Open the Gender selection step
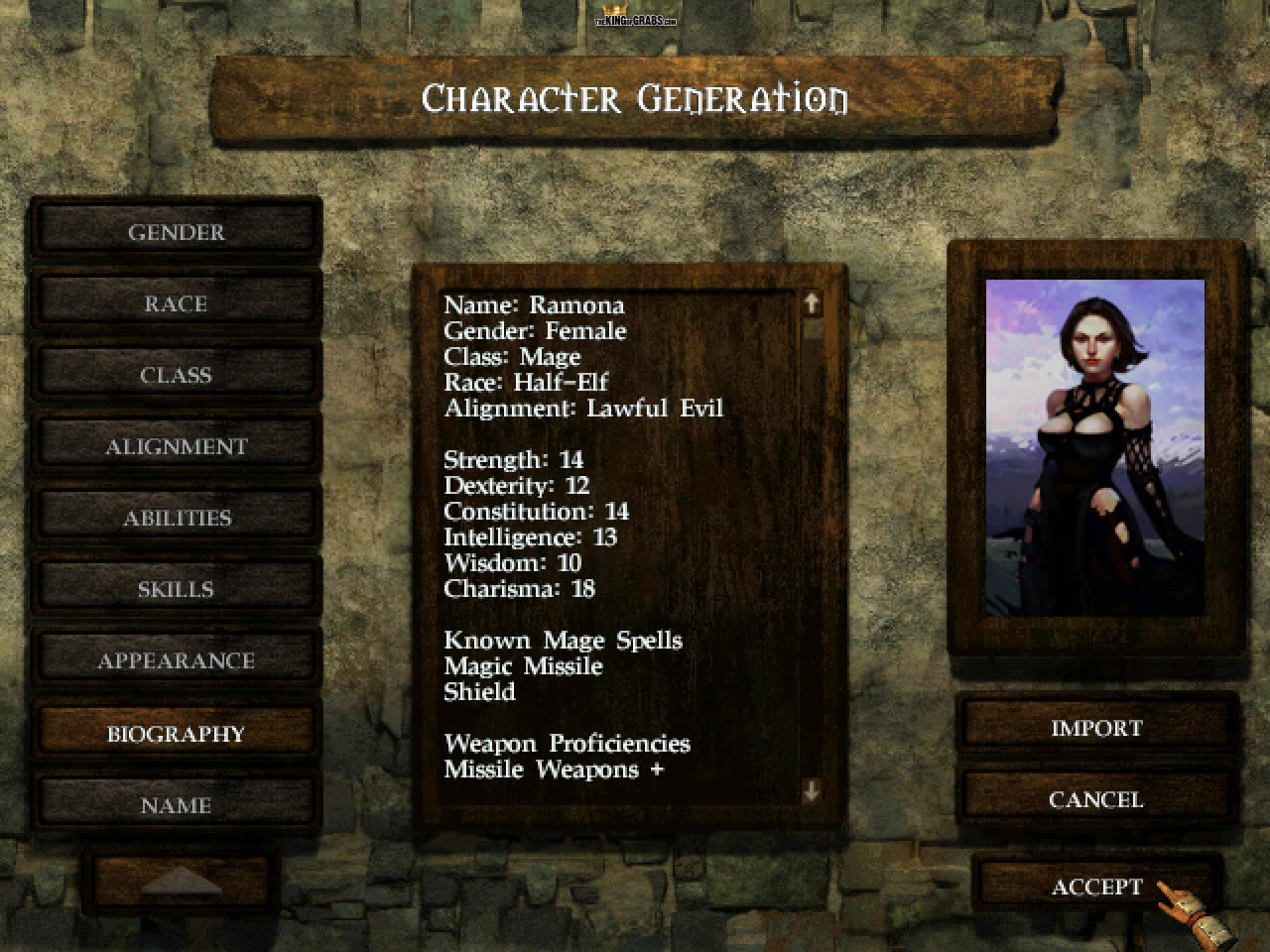The image size is (1270, 952). pos(176,233)
